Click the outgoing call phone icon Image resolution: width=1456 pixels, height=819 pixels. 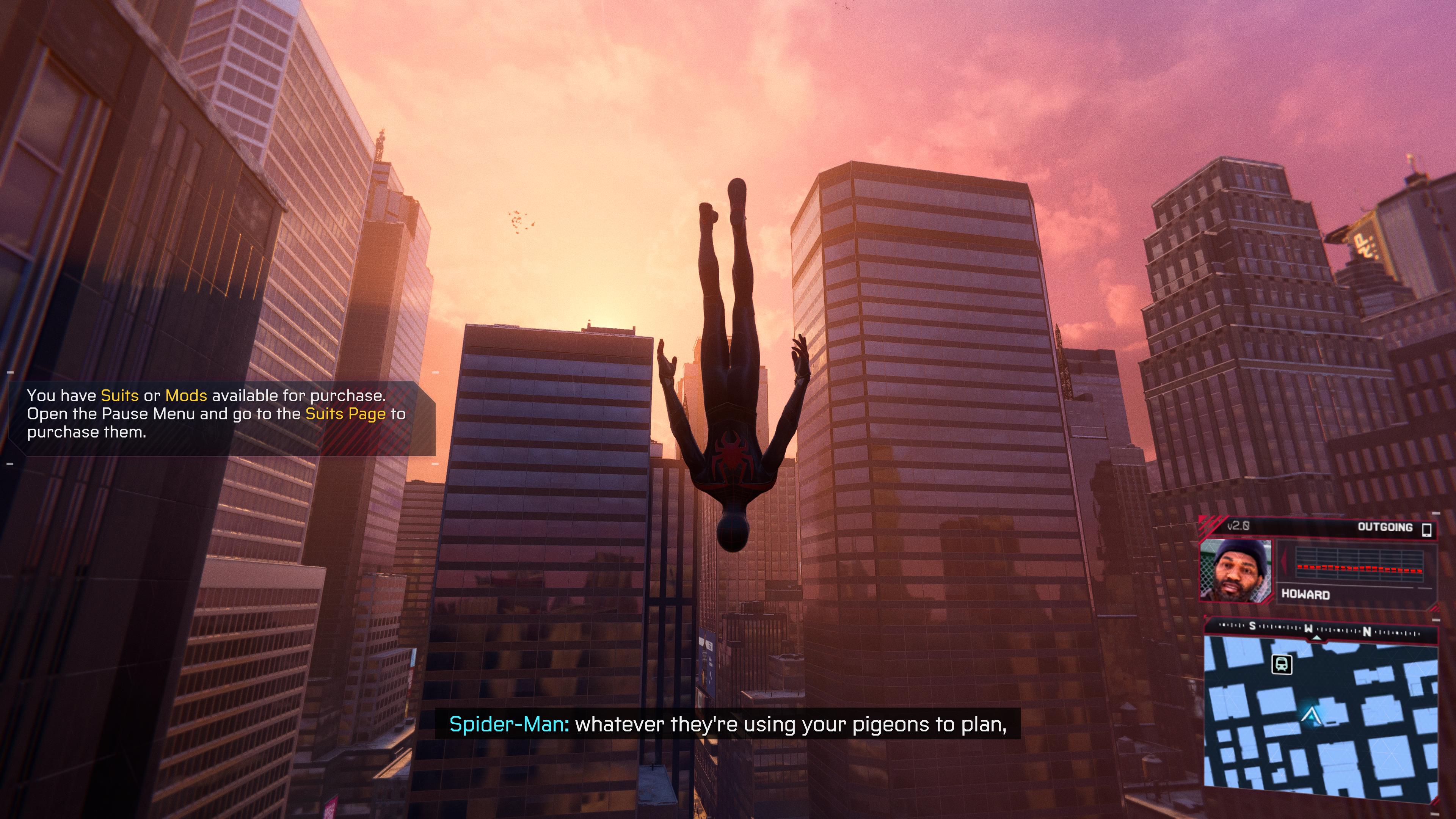(1426, 529)
